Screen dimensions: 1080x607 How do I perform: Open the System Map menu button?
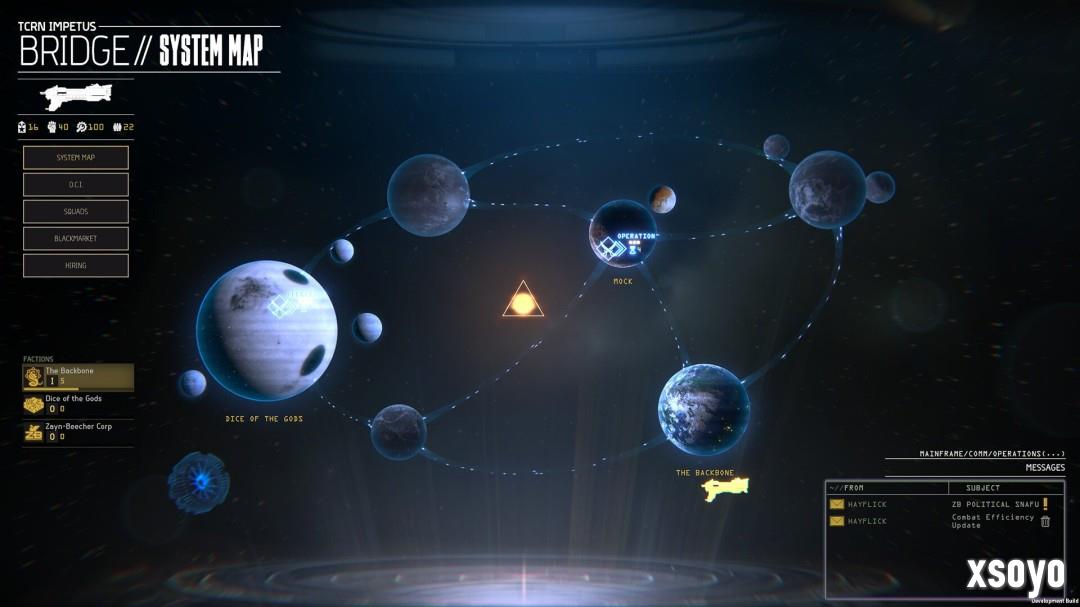tap(76, 158)
